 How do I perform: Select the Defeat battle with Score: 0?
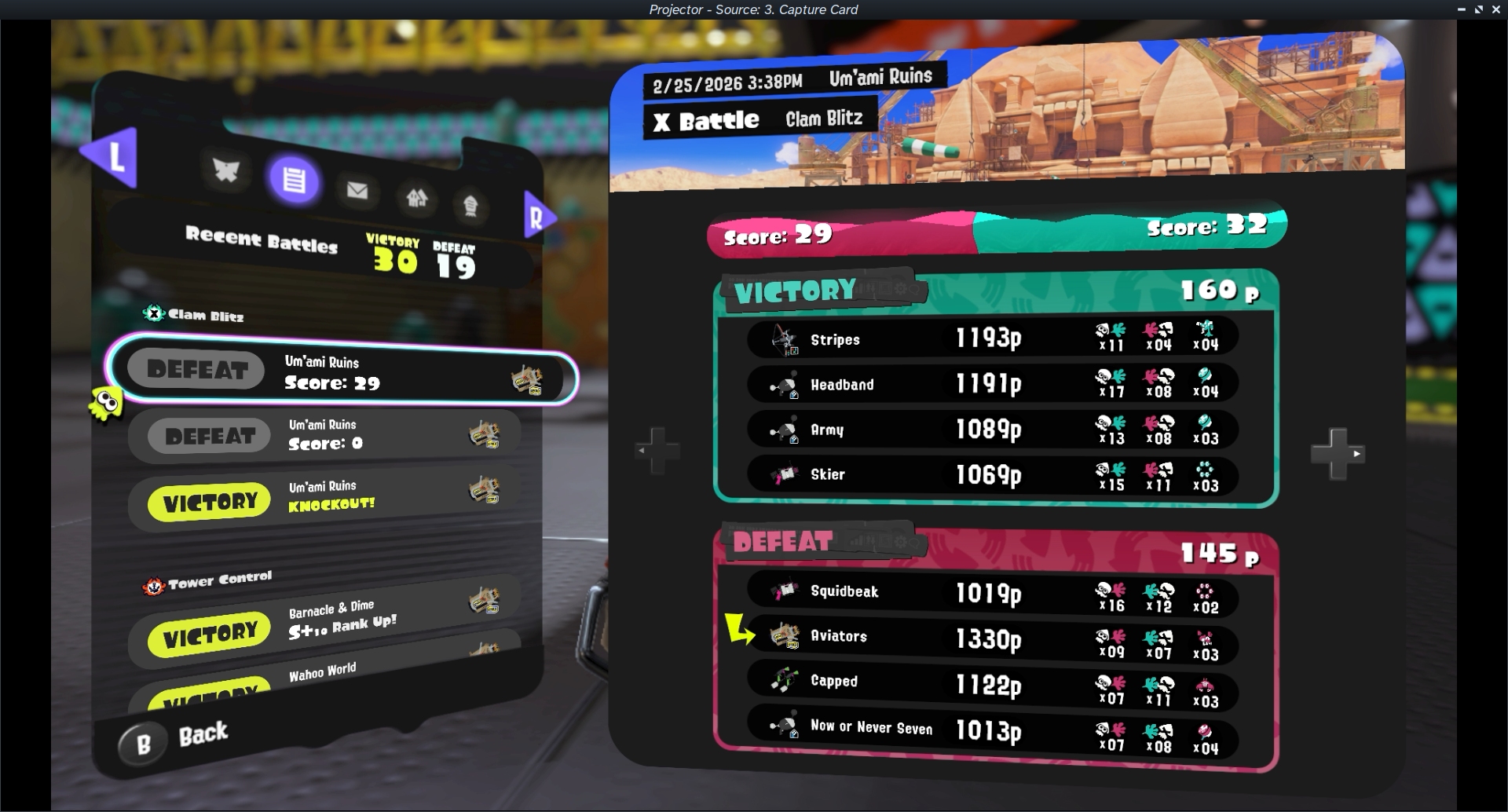pyautogui.click(x=324, y=434)
